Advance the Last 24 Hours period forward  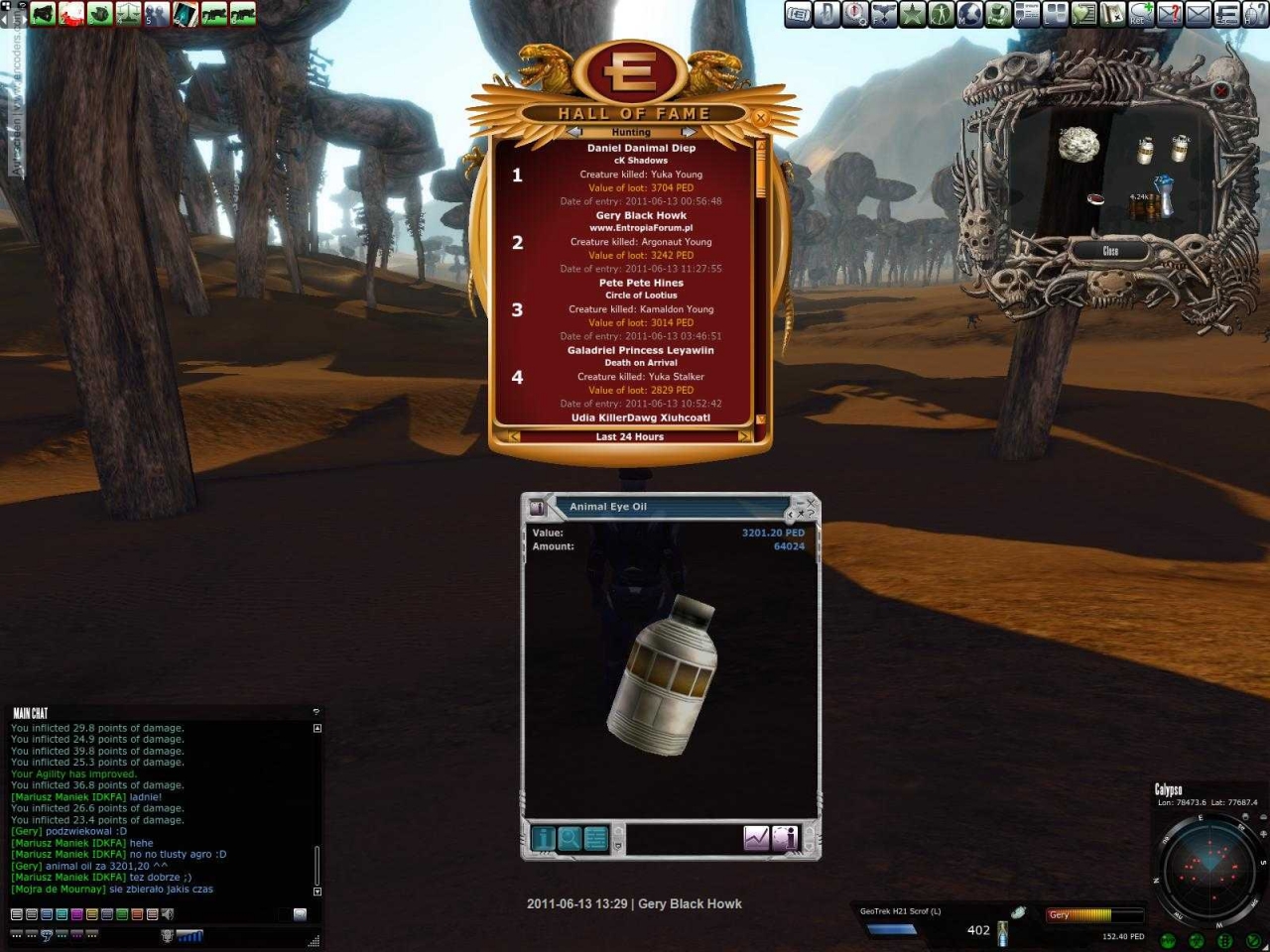744,436
